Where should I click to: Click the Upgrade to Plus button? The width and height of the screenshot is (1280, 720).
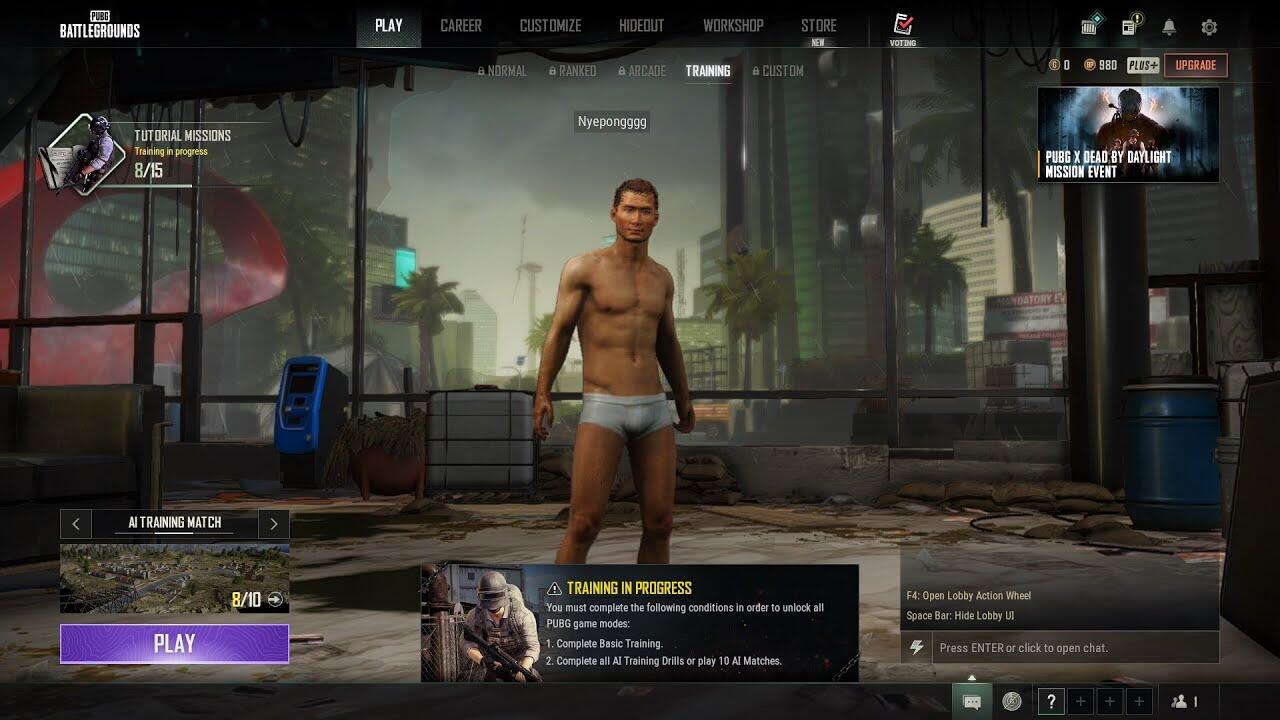click(1195, 65)
